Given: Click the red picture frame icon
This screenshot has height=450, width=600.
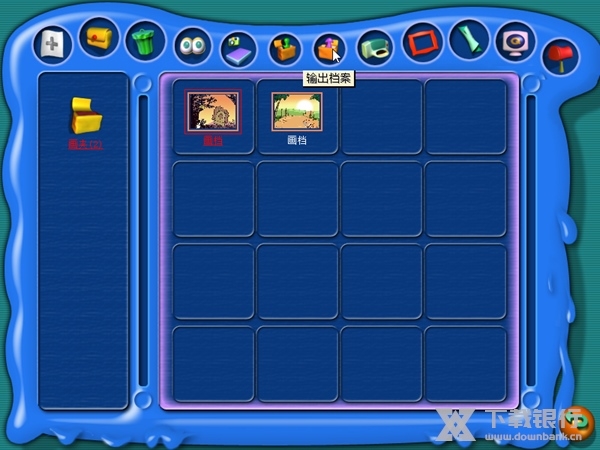Looking at the screenshot, I should point(421,43).
